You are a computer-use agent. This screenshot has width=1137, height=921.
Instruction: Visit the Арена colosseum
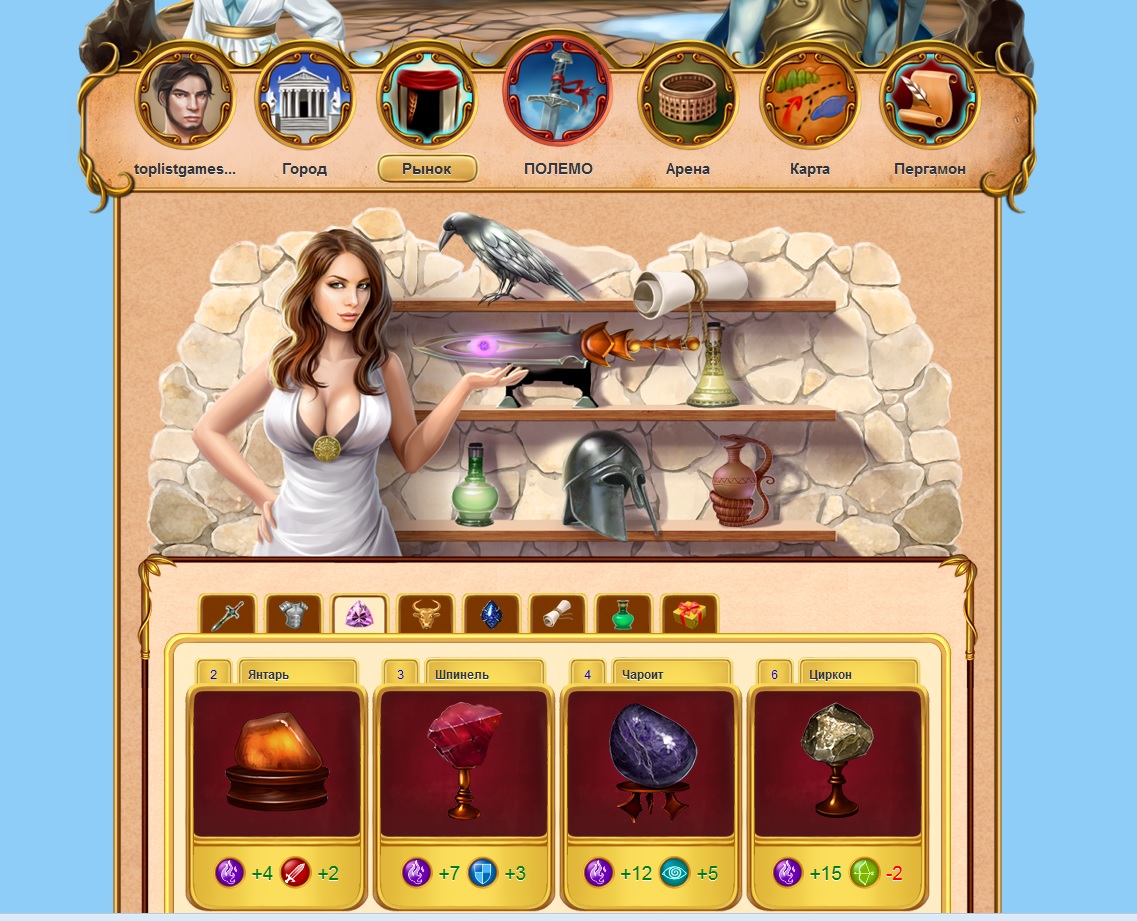coord(687,99)
